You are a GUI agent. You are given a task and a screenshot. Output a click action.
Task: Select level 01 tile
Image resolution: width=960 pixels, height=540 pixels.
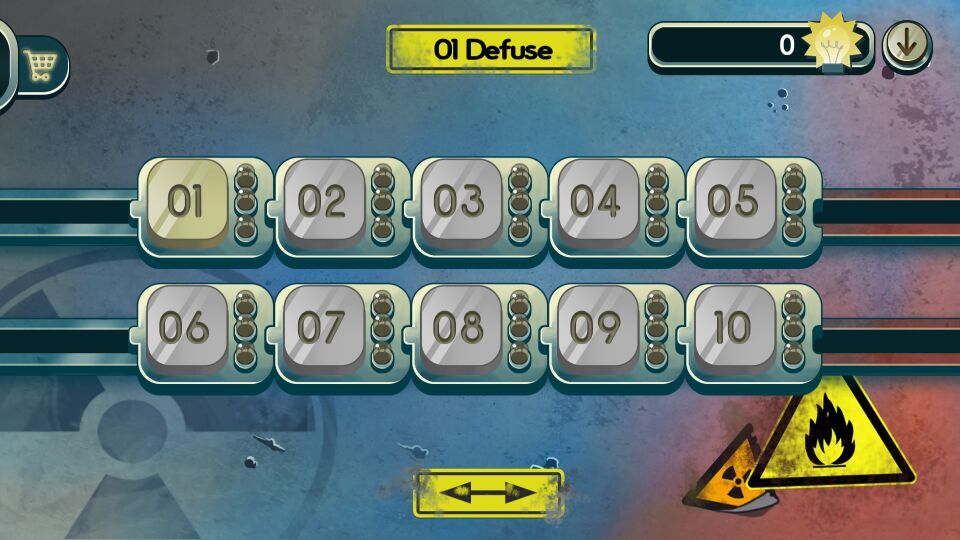186,202
